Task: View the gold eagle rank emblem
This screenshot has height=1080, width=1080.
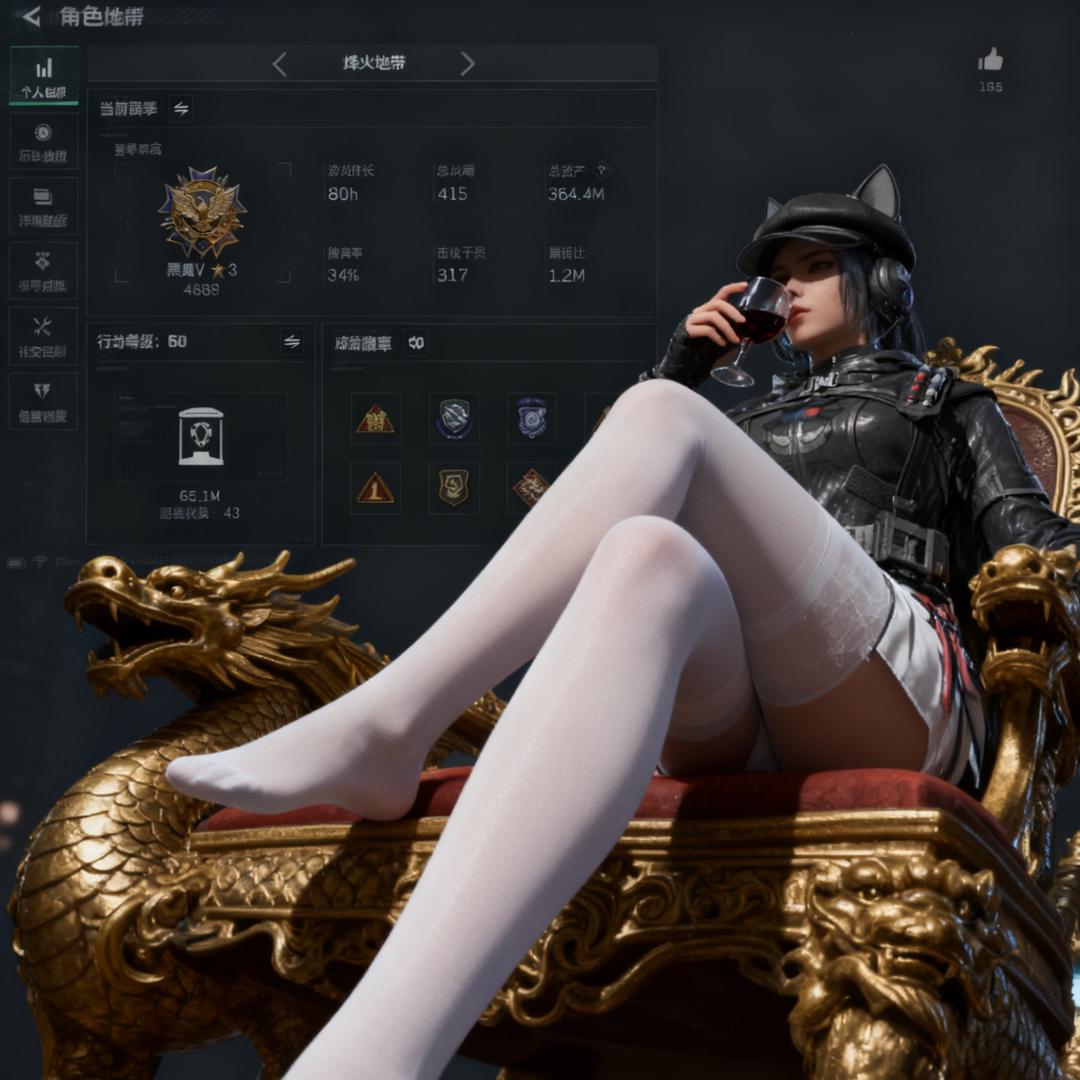Action: point(202,212)
